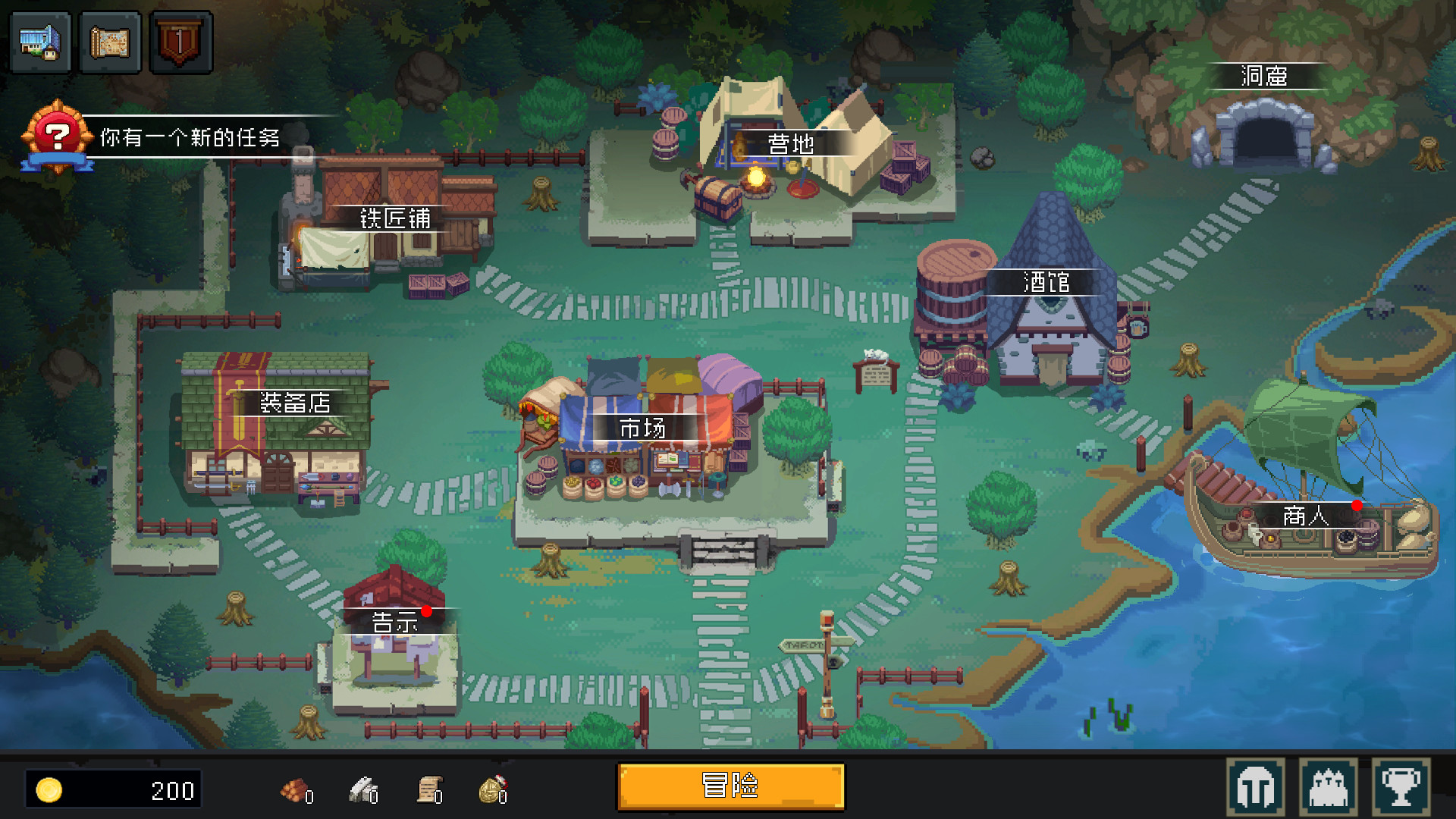Viewport: 1456px width, 819px height.
Task: Visit the 商人 merchant ship
Action: 1304,516
